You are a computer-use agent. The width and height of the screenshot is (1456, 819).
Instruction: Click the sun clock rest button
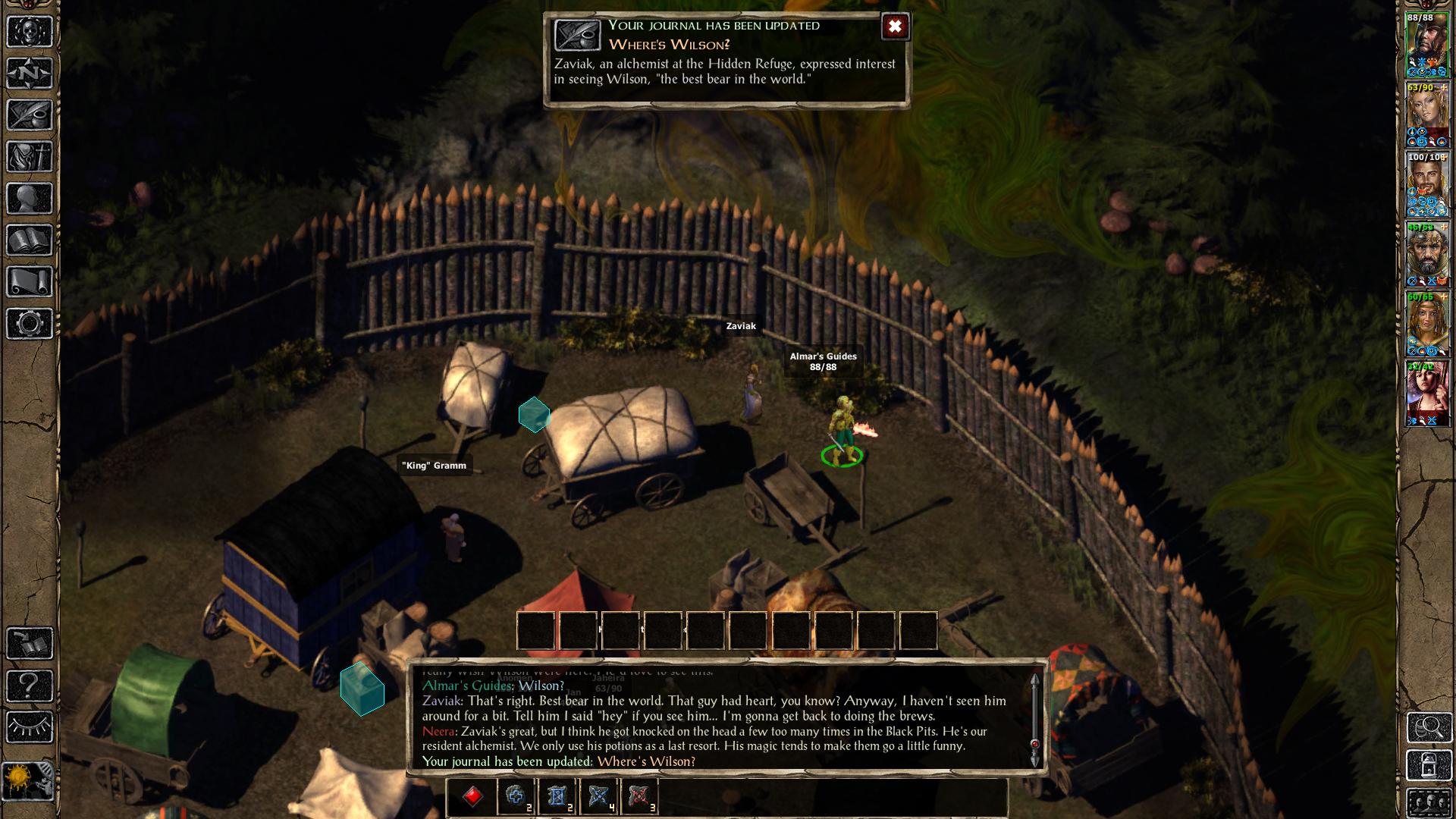pos(27,781)
